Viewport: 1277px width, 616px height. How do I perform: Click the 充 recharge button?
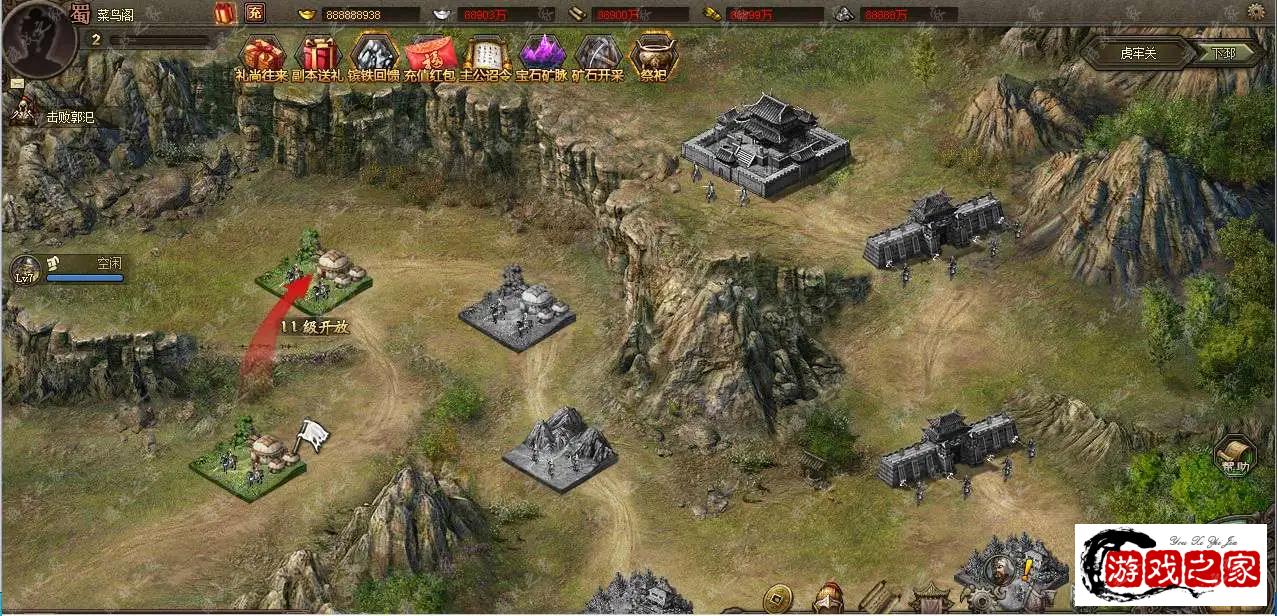pos(255,13)
